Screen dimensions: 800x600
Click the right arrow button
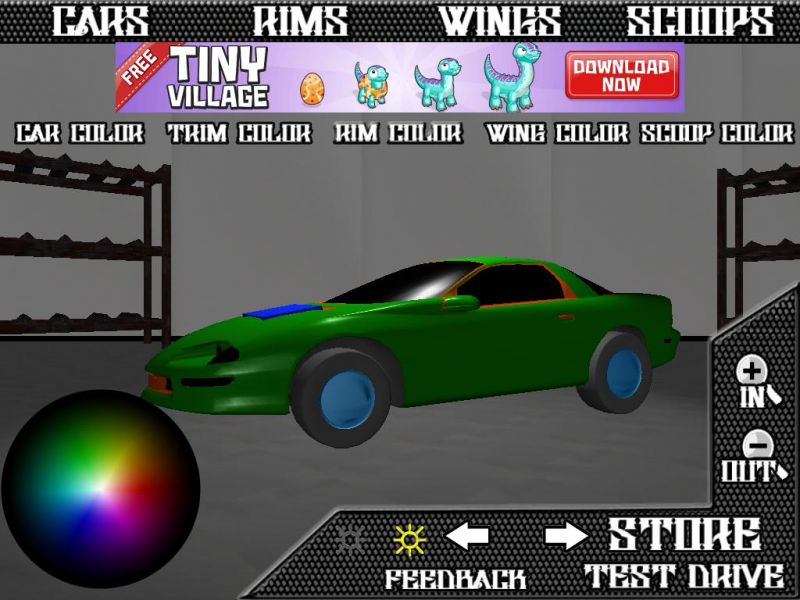click(x=566, y=537)
